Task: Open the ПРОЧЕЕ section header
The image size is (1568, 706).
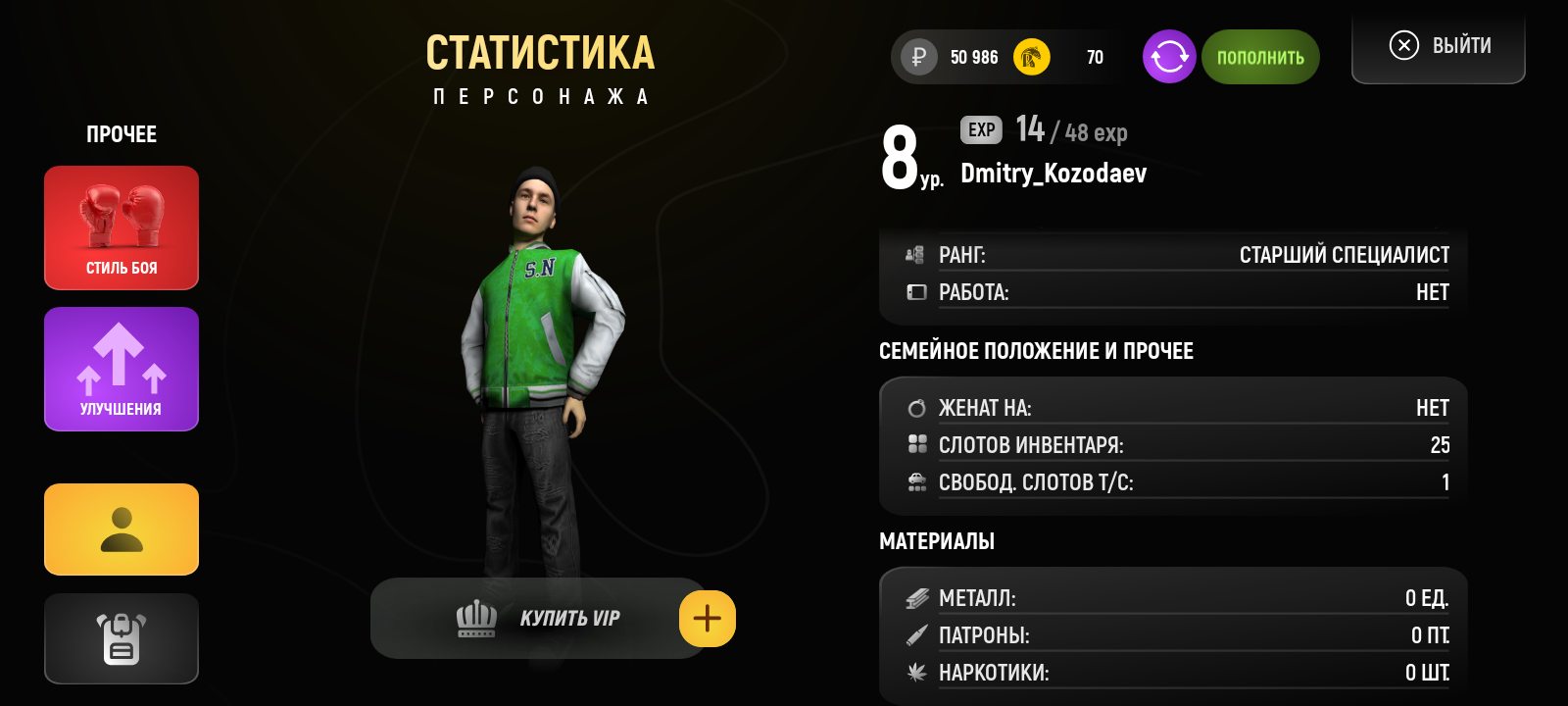Action: (121, 133)
